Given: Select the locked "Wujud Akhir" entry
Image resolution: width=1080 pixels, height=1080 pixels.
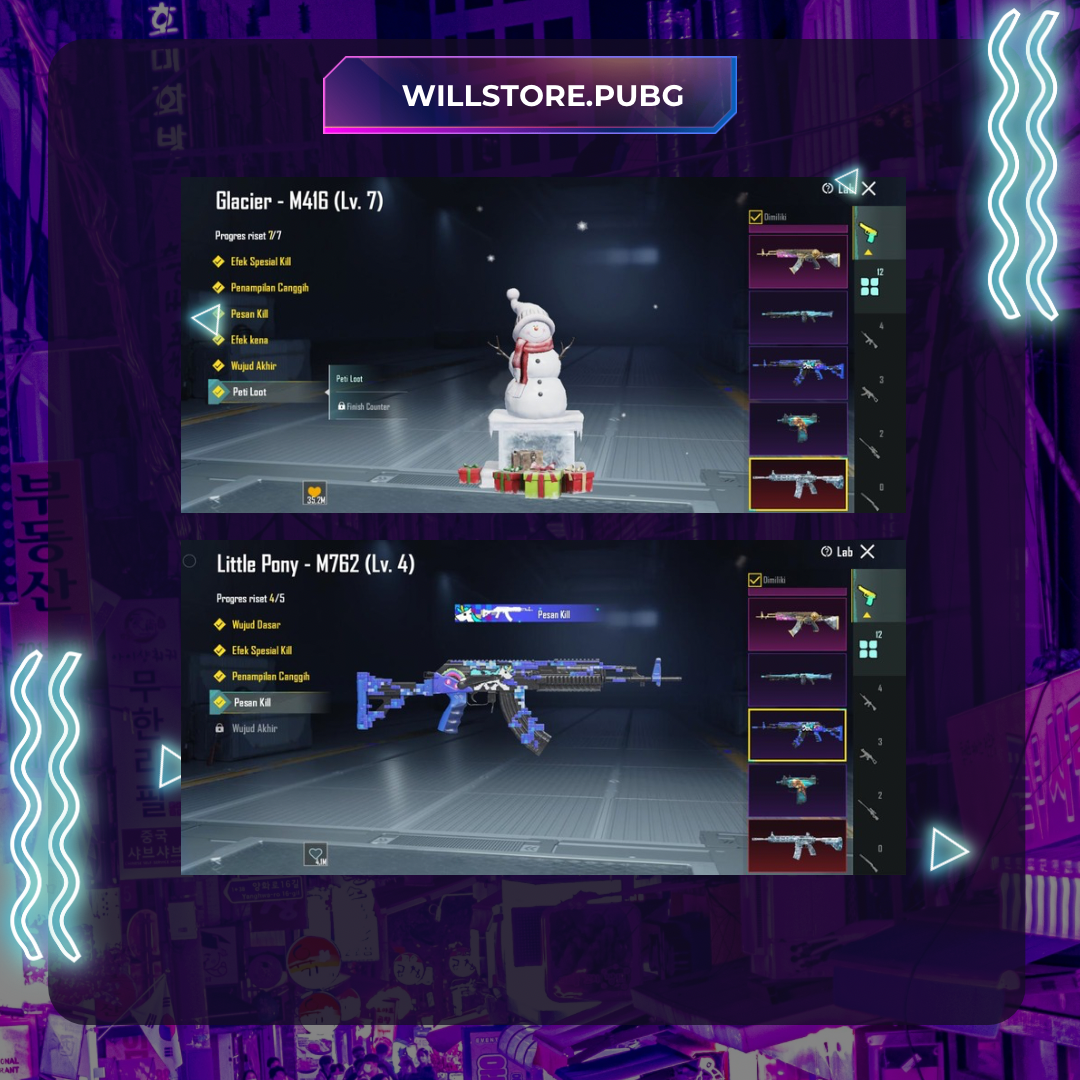Looking at the screenshot, I should (x=254, y=729).
